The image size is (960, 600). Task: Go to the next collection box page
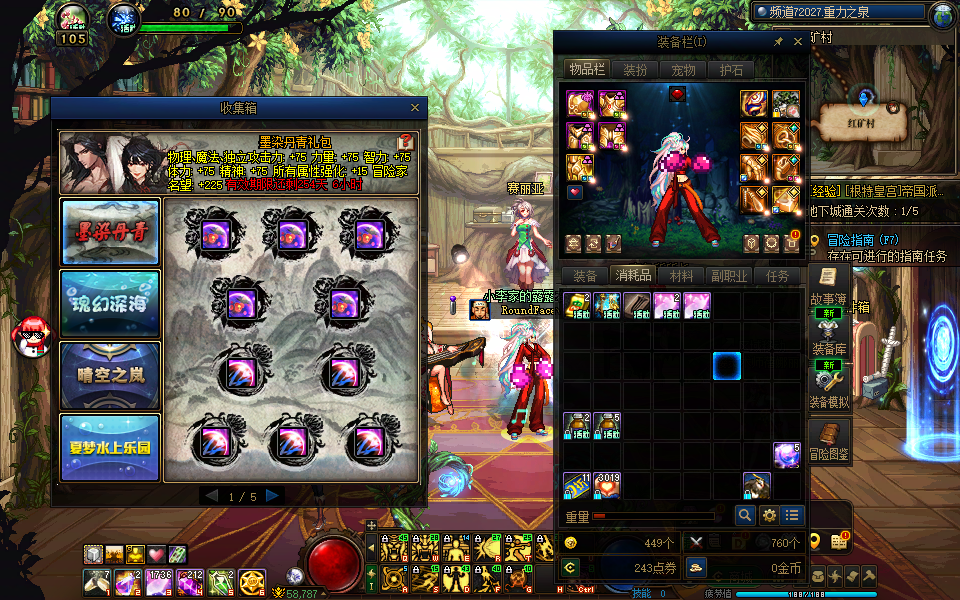click(x=273, y=496)
